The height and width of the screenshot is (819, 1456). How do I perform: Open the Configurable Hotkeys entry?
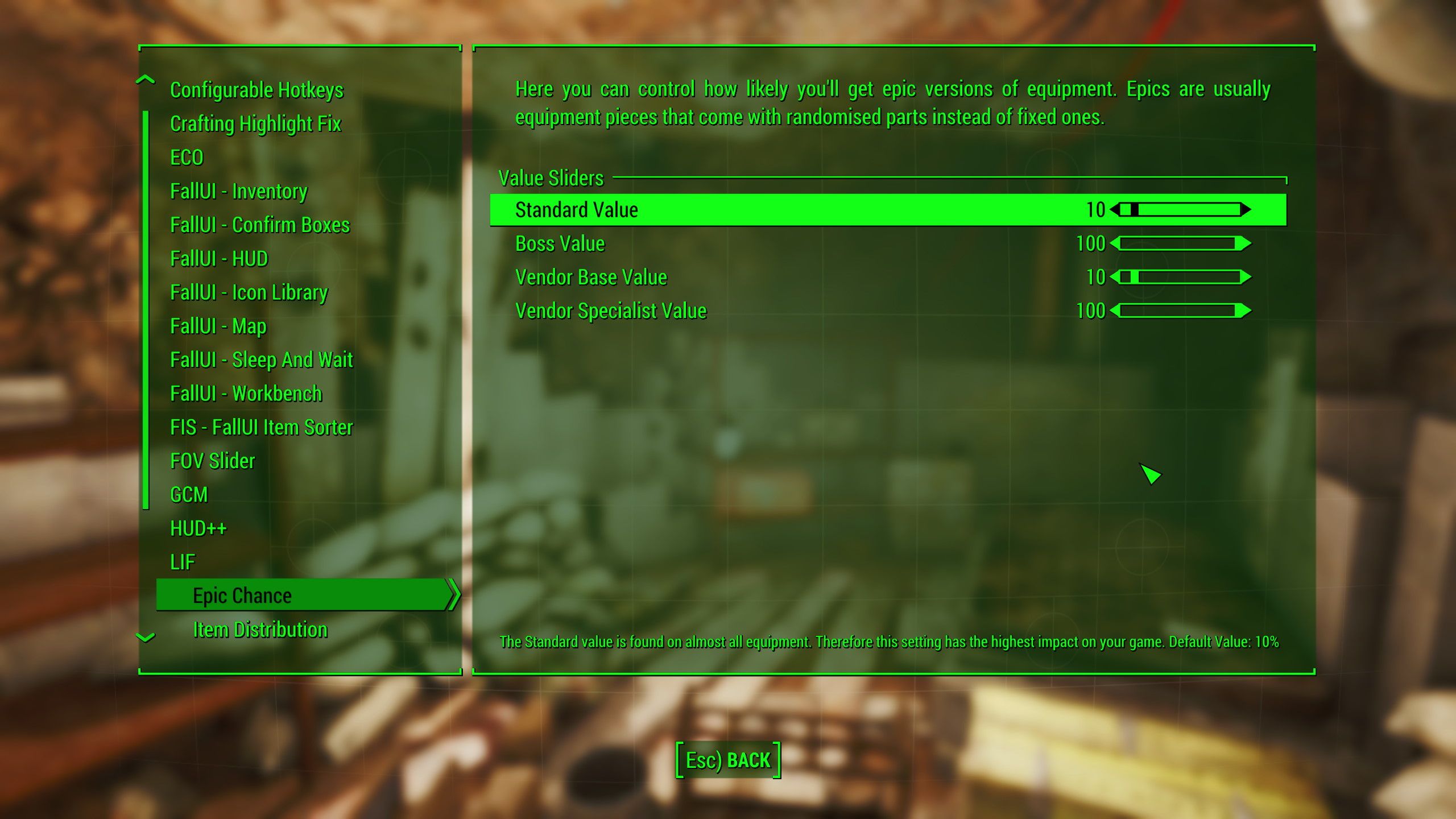[x=257, y=89]
